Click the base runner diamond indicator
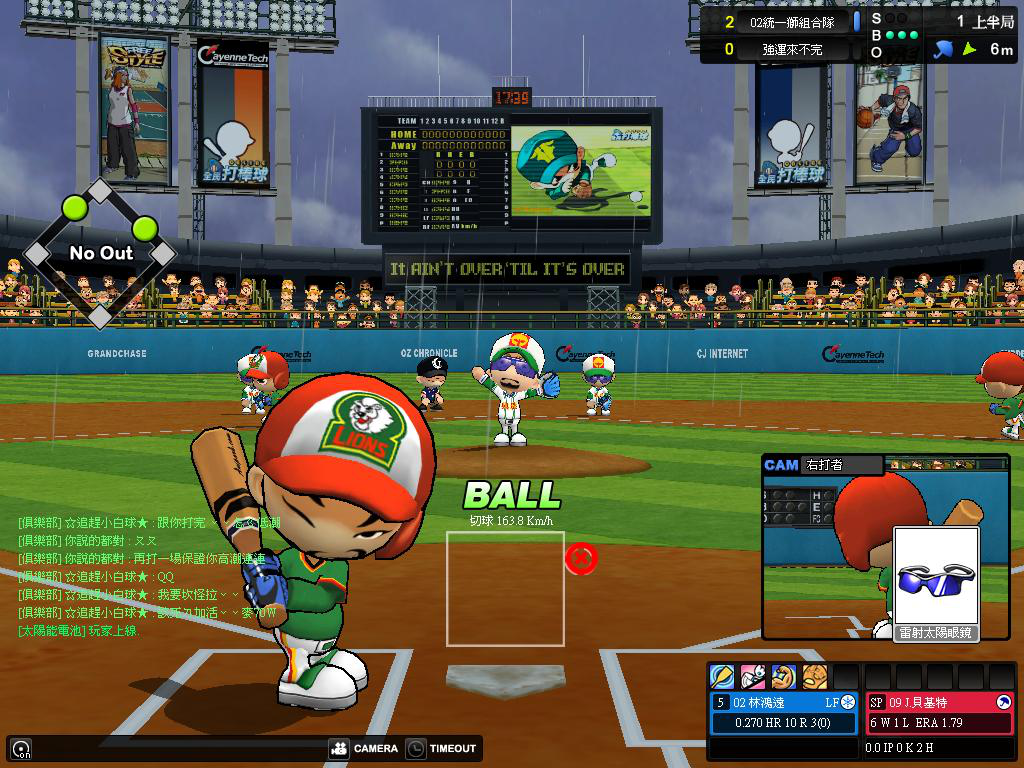 point(100,254)
